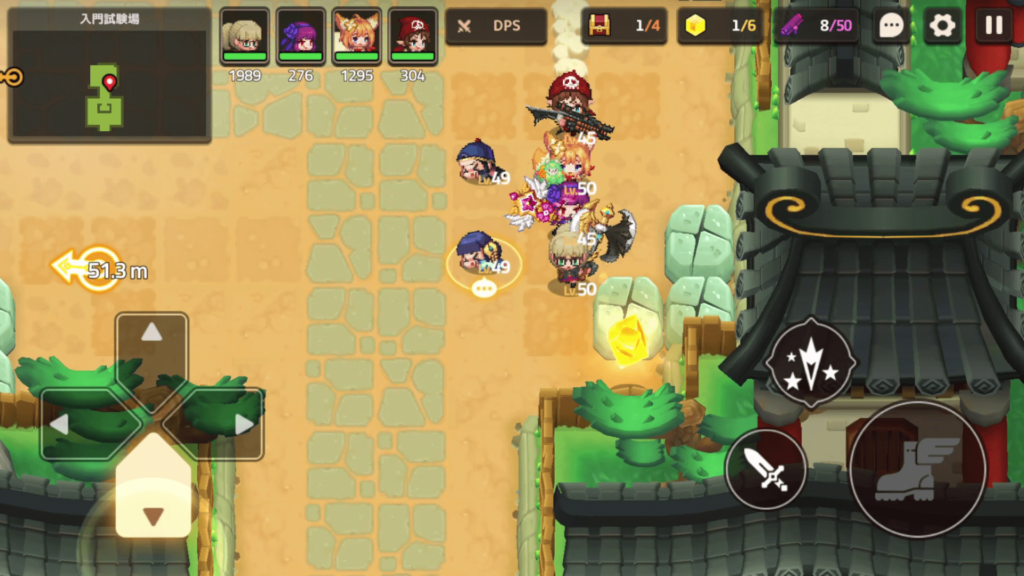This screenshot has width=1024, height=576.
Task: Activate the star burst chain skill
Action: 810,362
